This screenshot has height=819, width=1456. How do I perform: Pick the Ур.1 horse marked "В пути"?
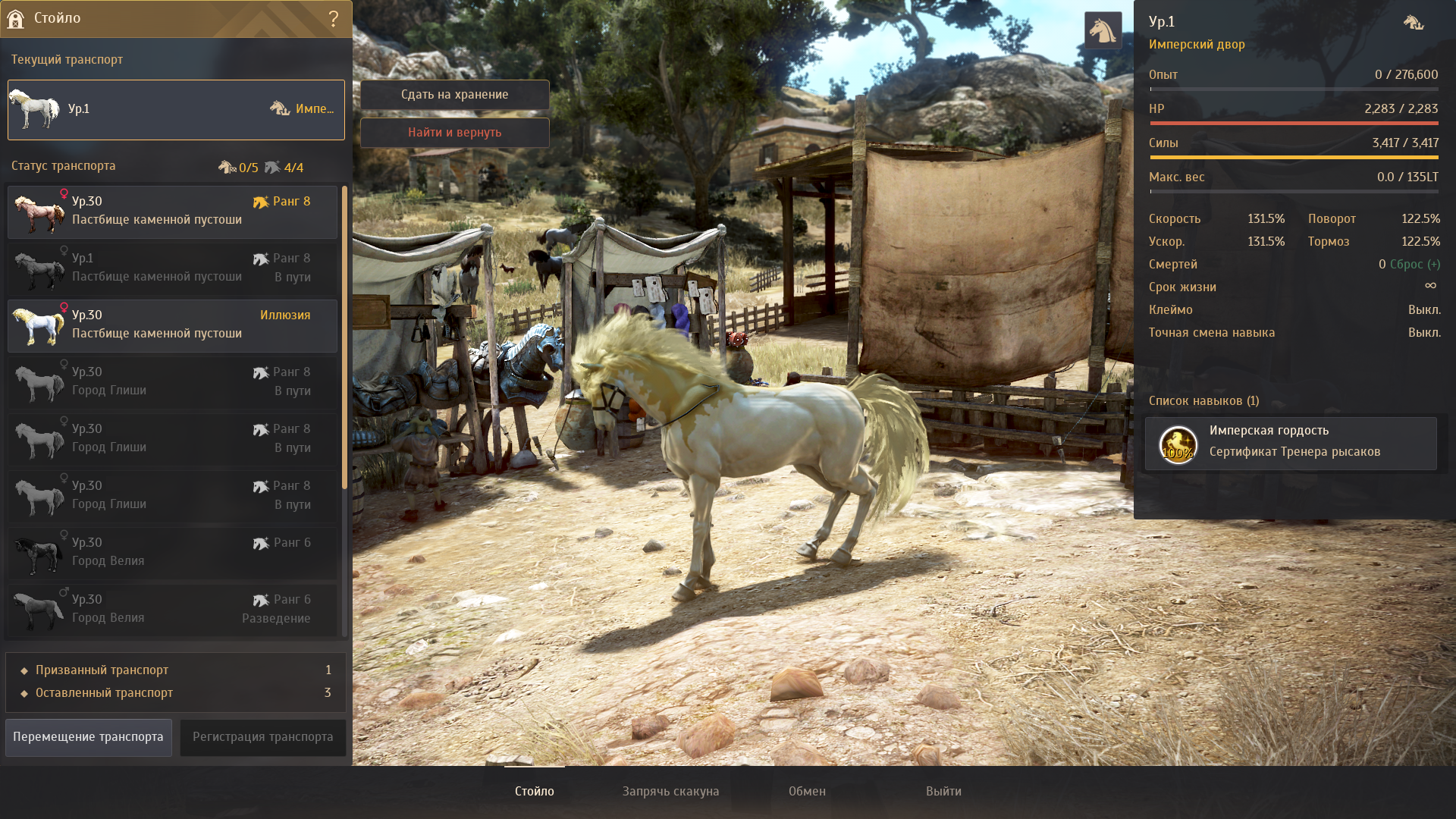coord(173,268)
